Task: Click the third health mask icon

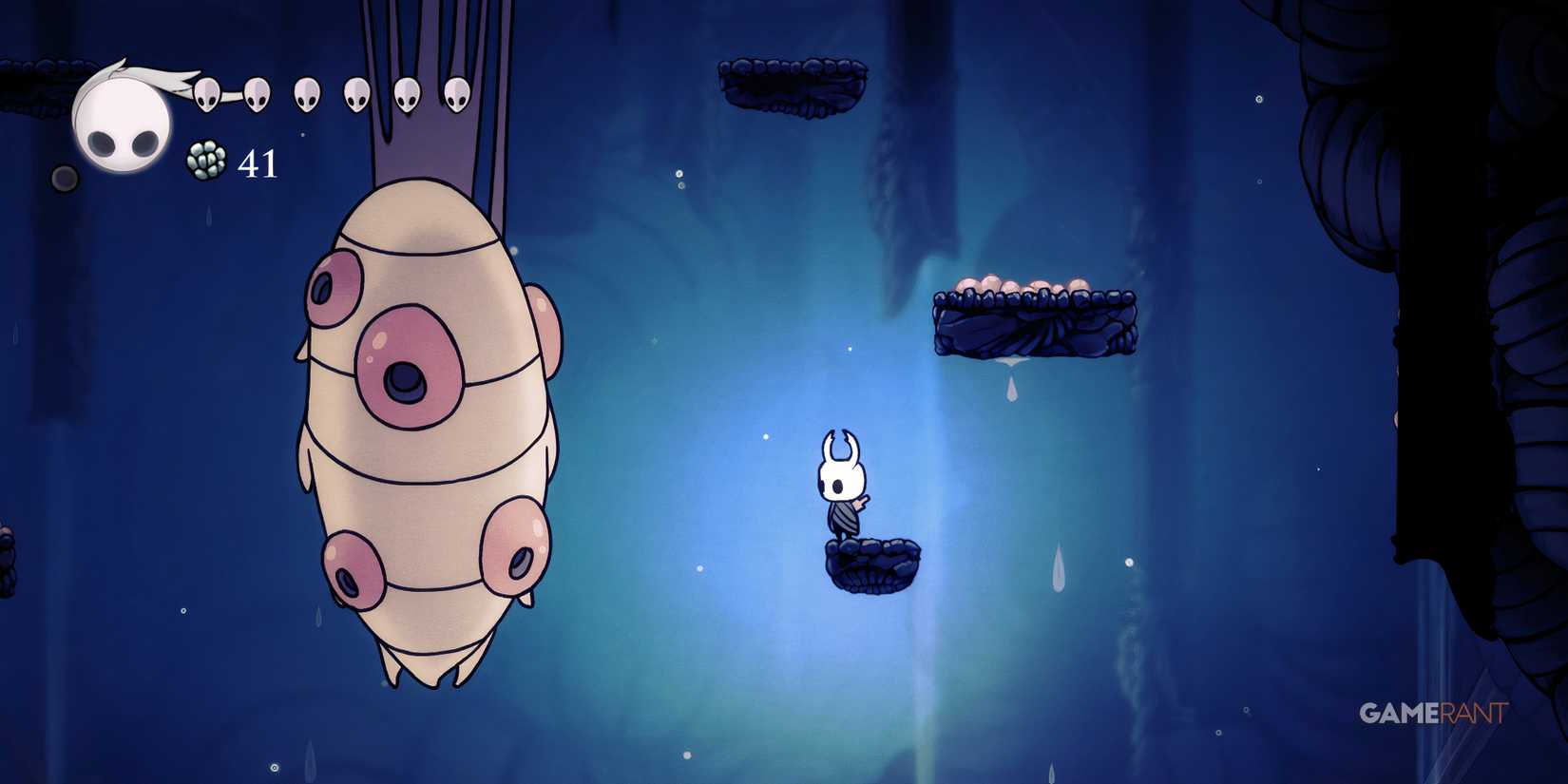Action: click(306, 93)
